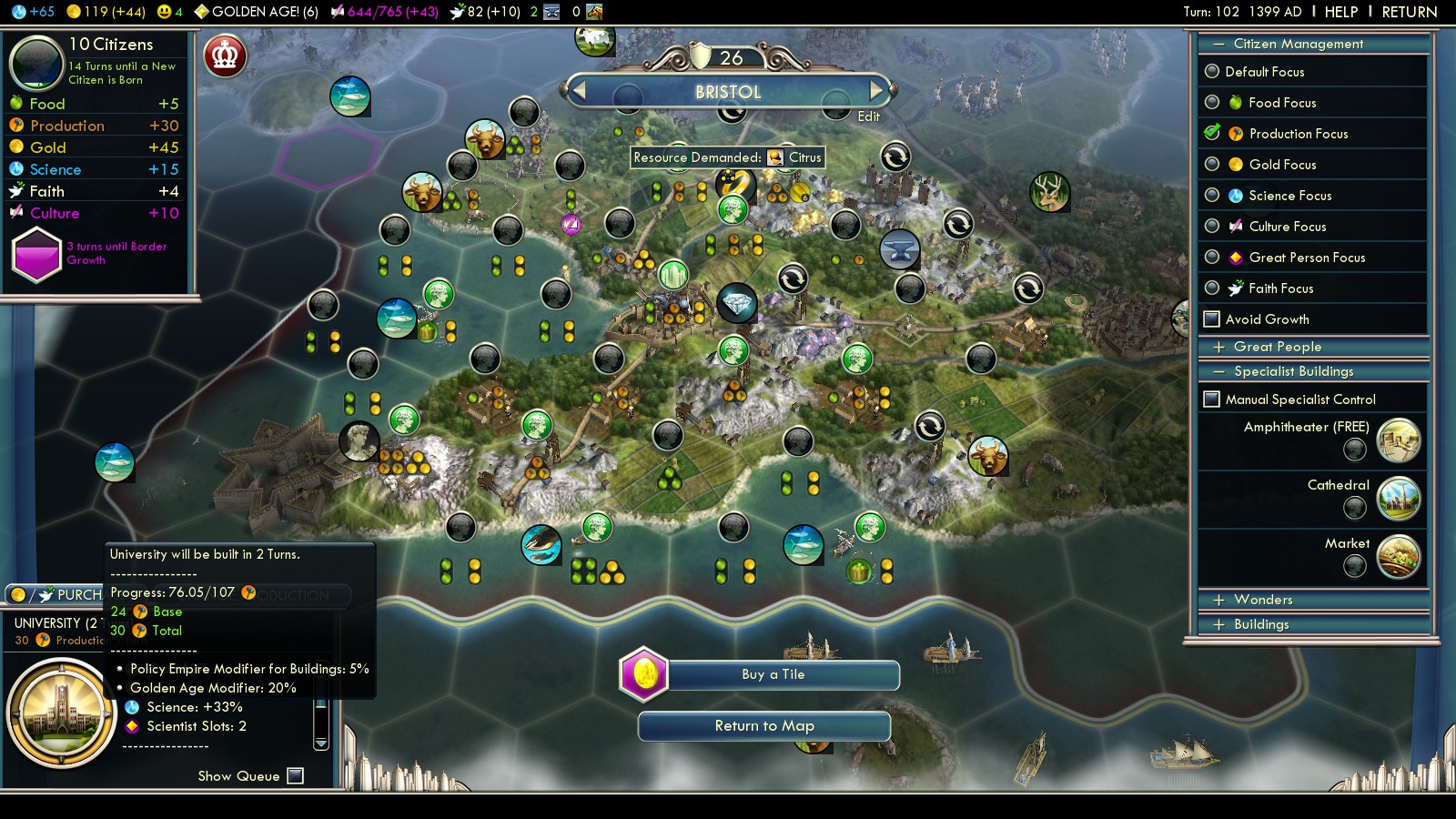This screenshot has height=819, width=1456.
Task: Set Culture Focus for the city
Action: 1212,227
